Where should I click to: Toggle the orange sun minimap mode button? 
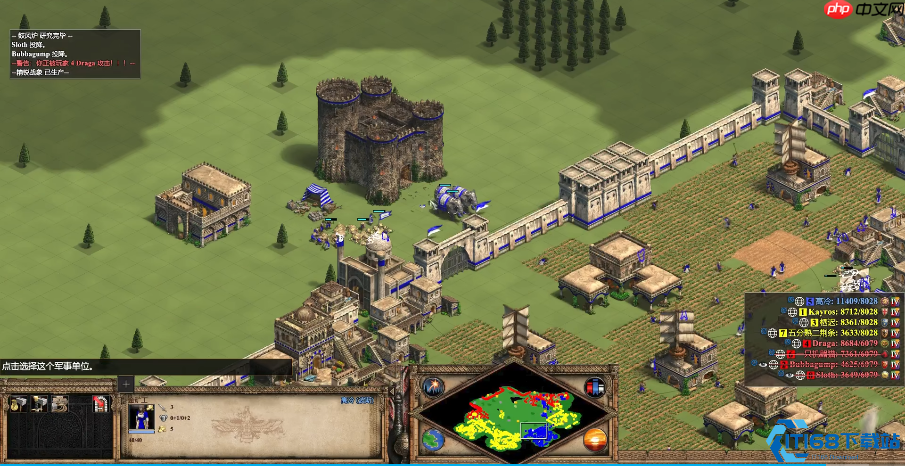[594, 438]
